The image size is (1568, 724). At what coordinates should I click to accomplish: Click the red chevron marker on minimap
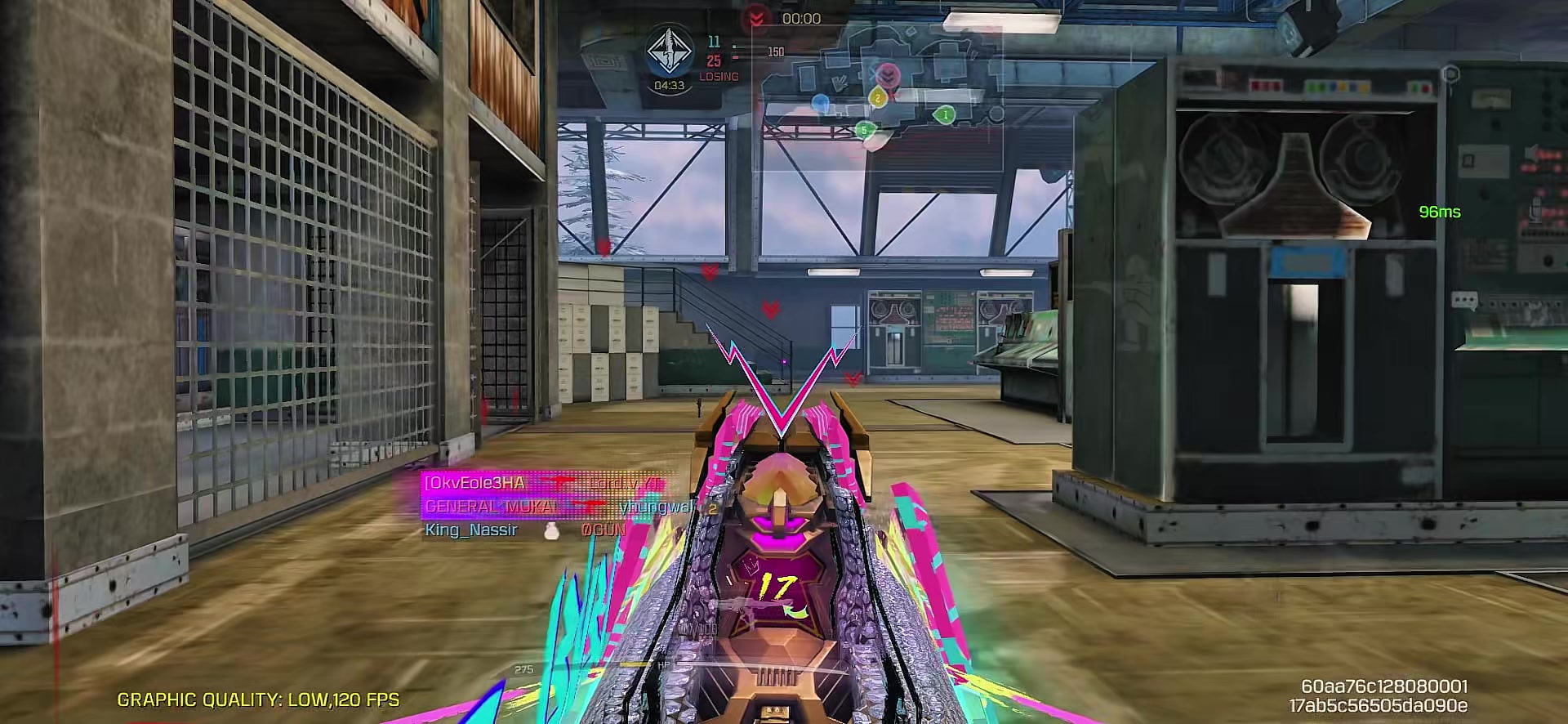888,76
